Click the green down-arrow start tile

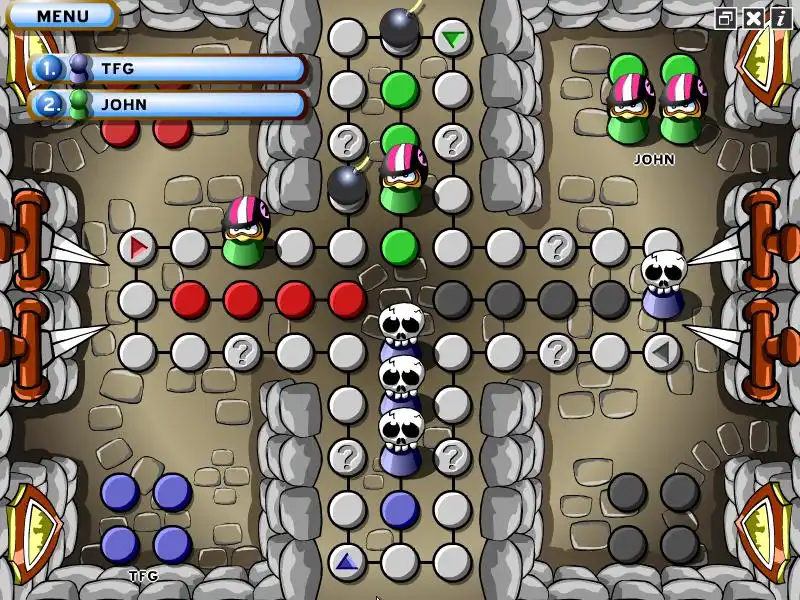[453, 39]
